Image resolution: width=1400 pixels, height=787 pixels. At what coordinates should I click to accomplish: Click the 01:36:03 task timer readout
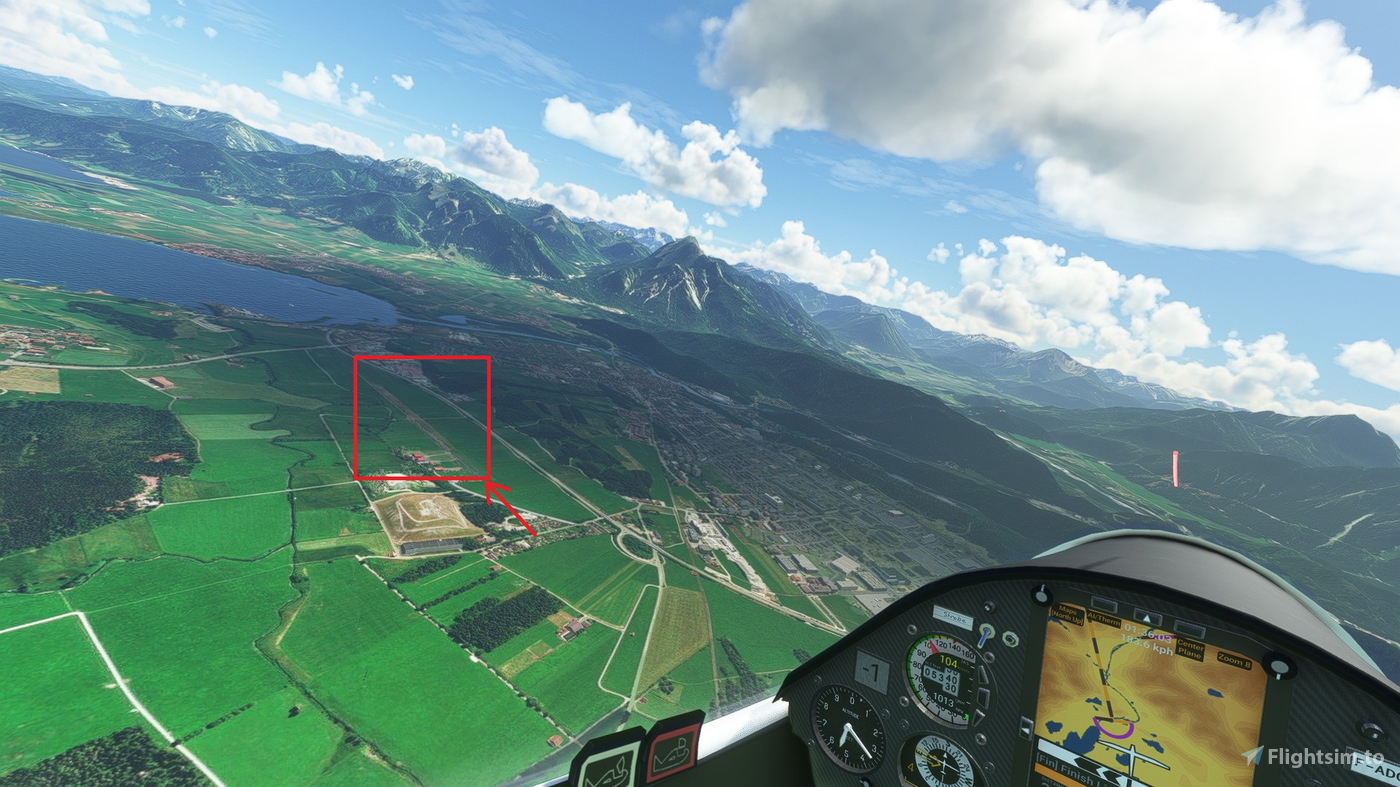1146,633
